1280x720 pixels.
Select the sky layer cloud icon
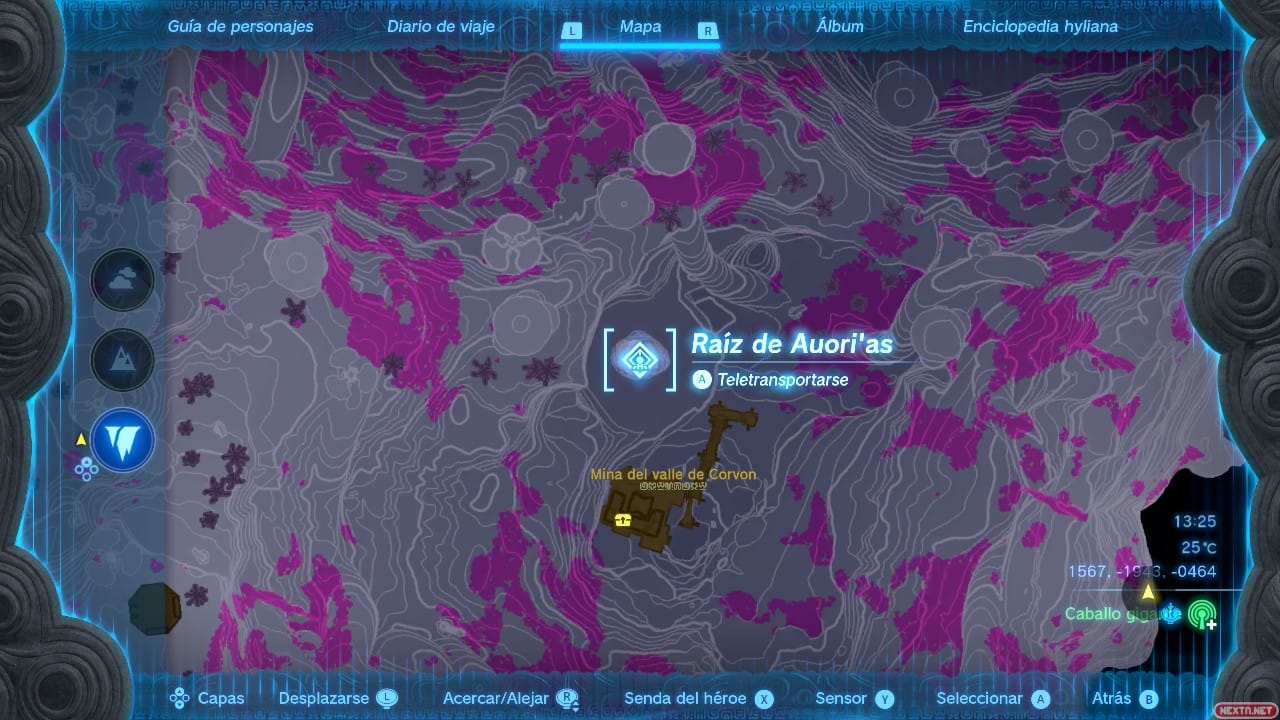[x=123, y=280]
